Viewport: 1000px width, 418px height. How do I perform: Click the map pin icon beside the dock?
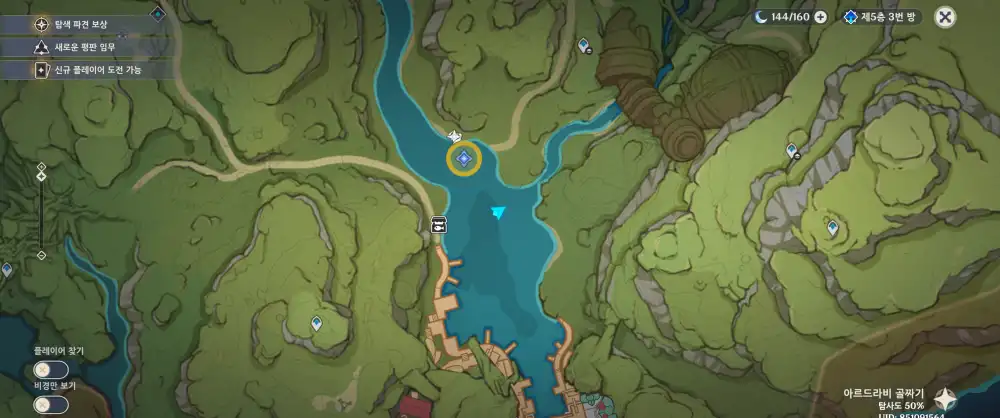coord(438,225)
